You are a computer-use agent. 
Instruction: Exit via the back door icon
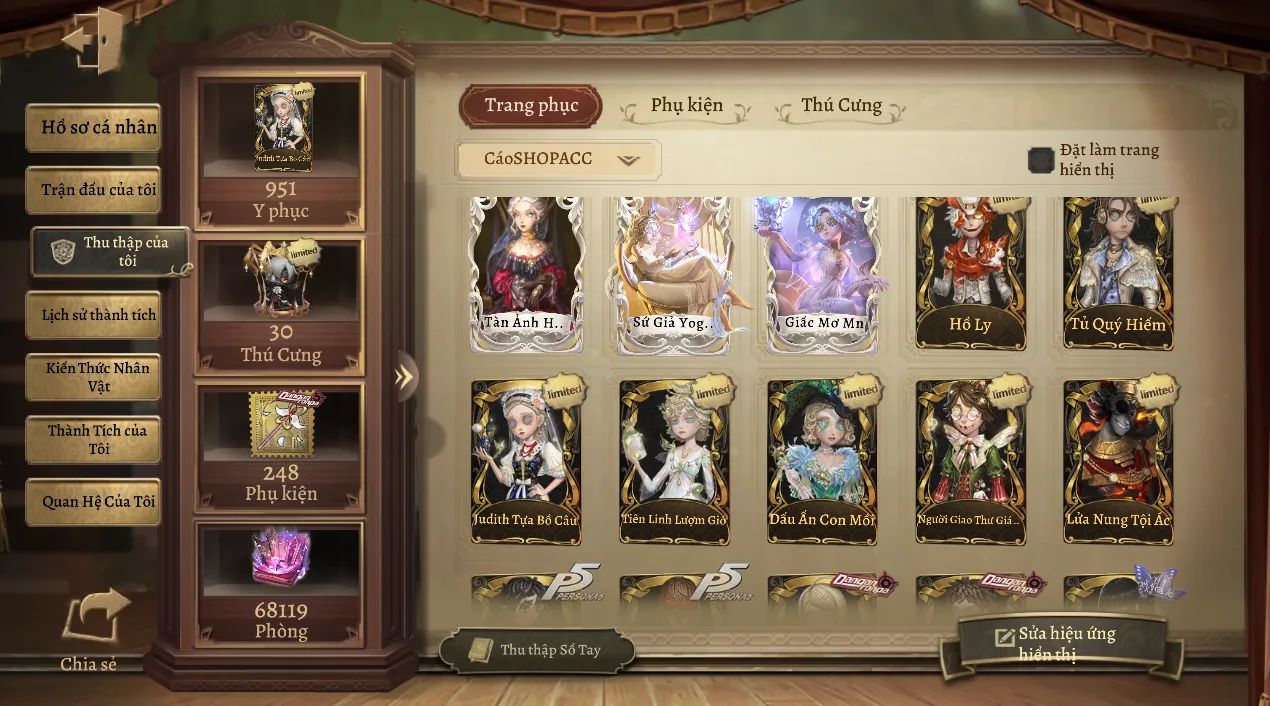click(x=93, y=41)
